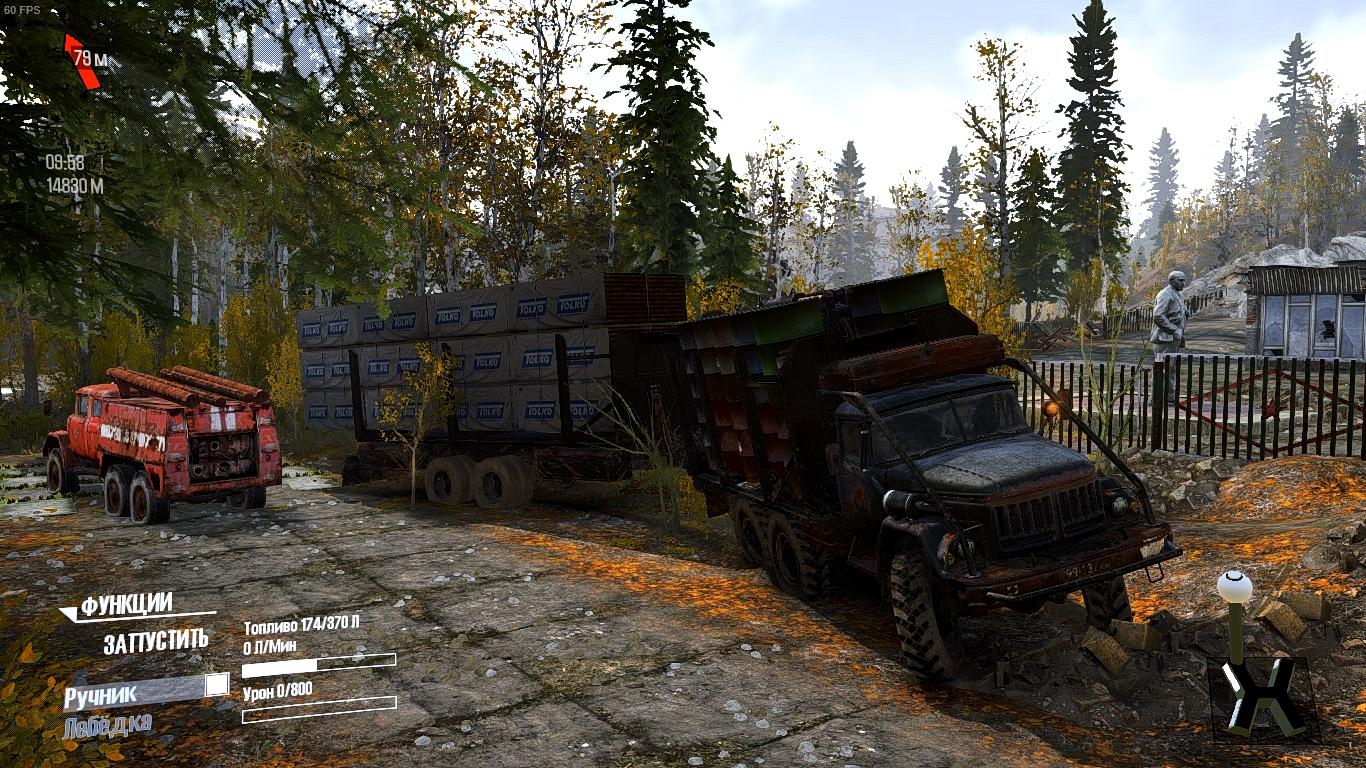Screen dimensions: 1366x768
Task: Click the gear shifter knob
Action: 1234,586
